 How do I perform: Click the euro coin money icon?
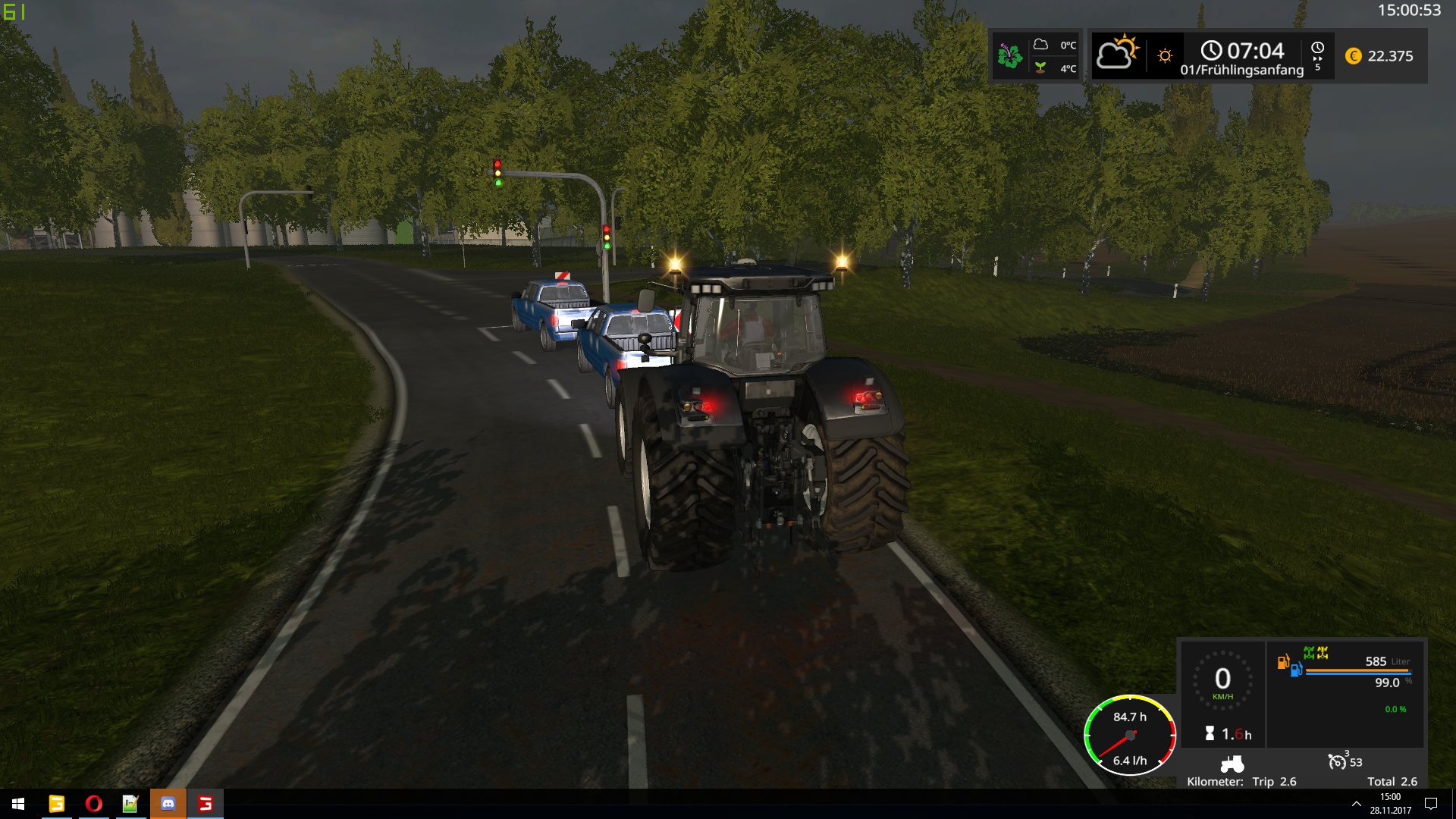point(1354,56)
